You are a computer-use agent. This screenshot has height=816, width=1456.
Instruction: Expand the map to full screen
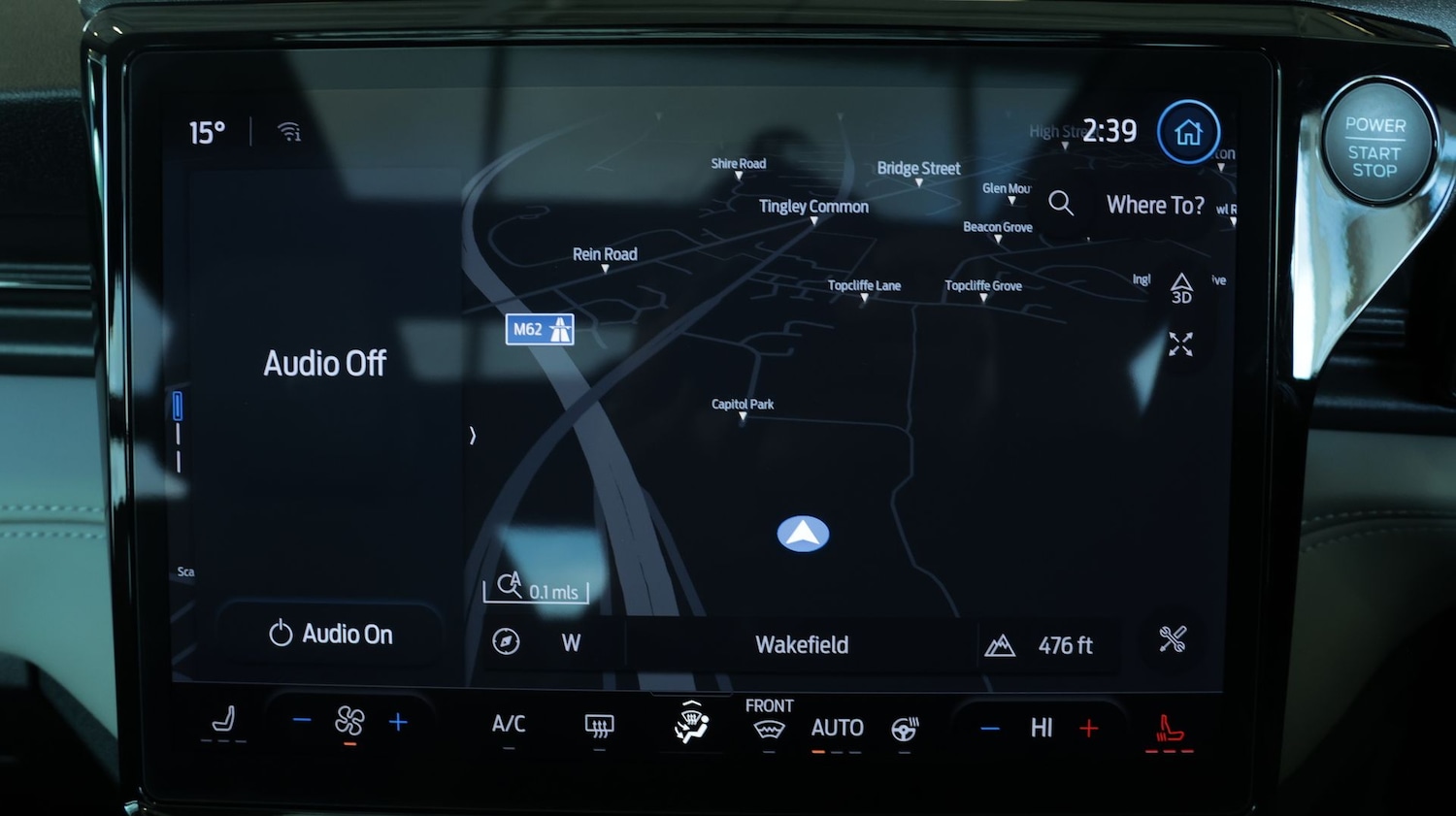click(x=1180, y=344)
